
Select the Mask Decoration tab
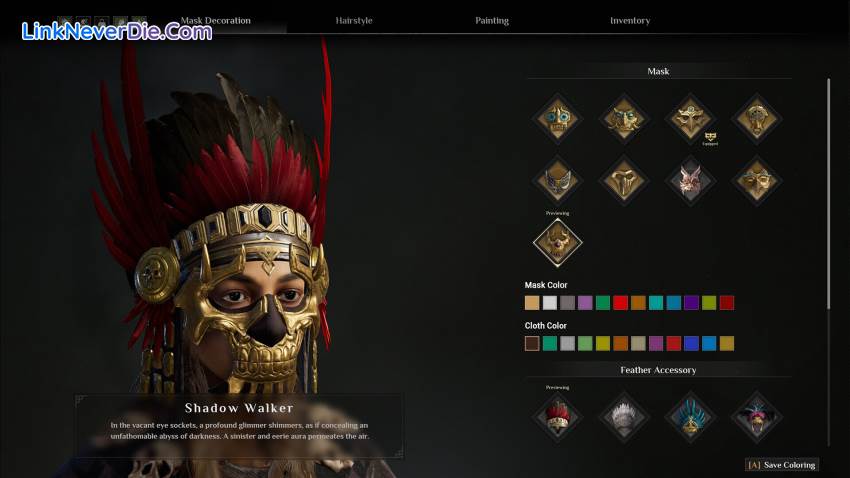pos(216,20)
